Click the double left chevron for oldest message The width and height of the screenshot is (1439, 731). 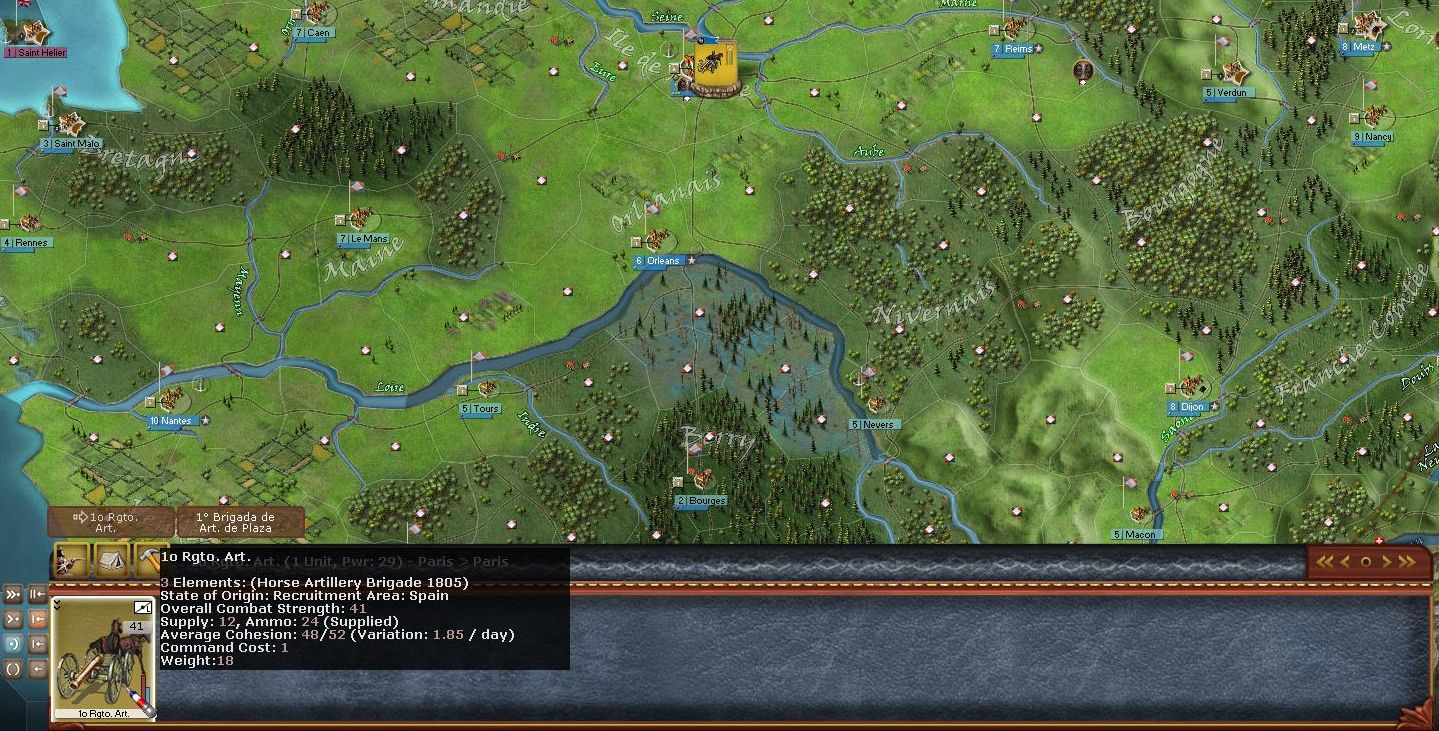(1324, 561)
